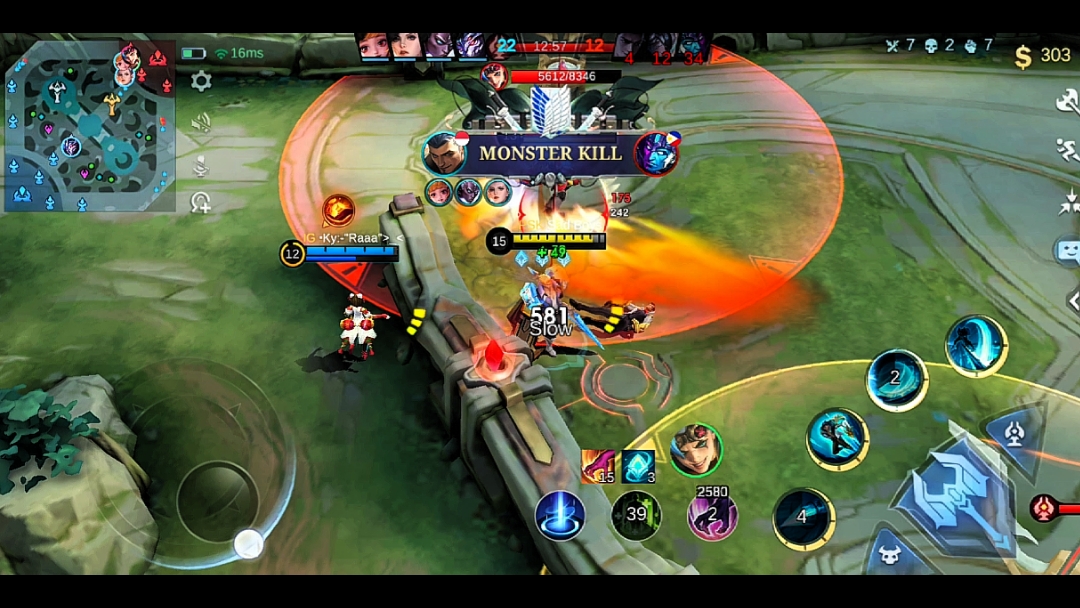1080x608 pixels.
Task: Use the blue Recall beam ability
Action: click(x=560, y=515)
